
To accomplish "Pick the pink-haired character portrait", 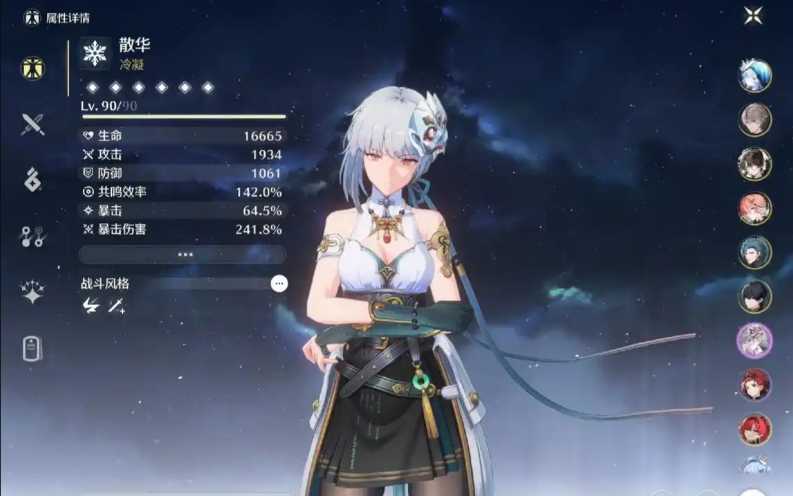I will (x=755, y=208).
